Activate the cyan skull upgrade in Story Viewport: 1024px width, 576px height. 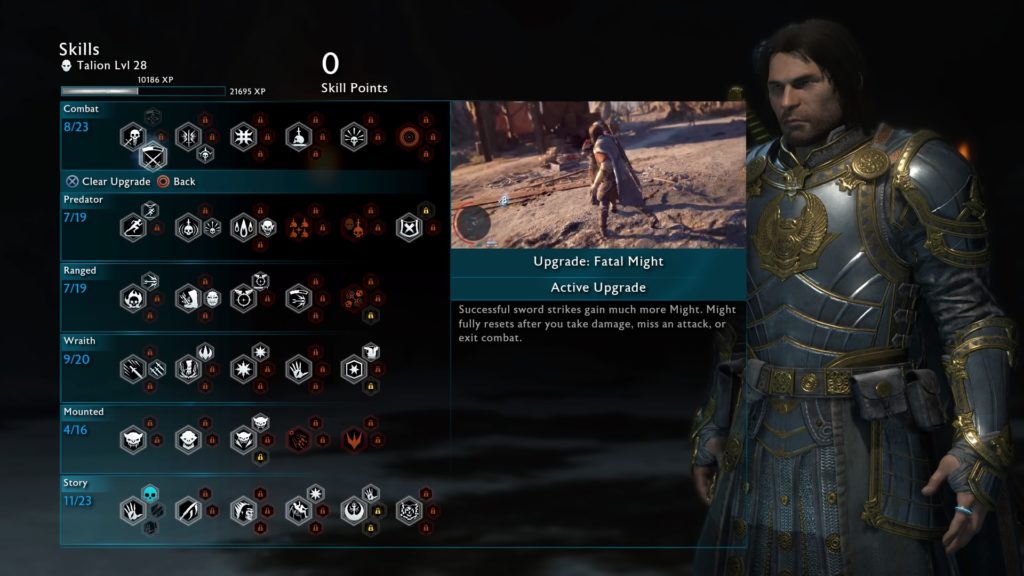click(x=150, y=495)
